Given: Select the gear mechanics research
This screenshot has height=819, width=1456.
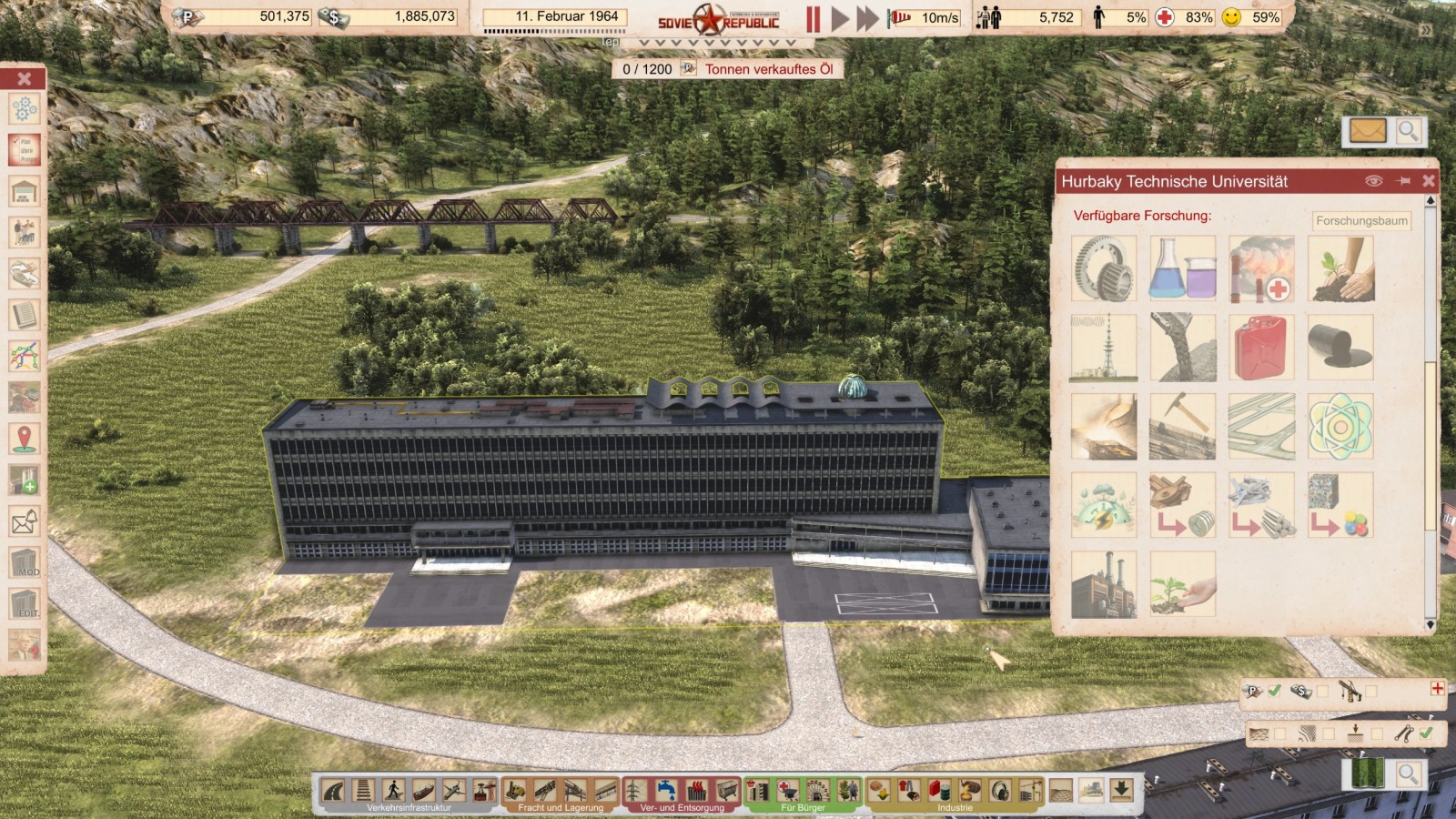Looking at the screenshot, I should click(1104, 268).
